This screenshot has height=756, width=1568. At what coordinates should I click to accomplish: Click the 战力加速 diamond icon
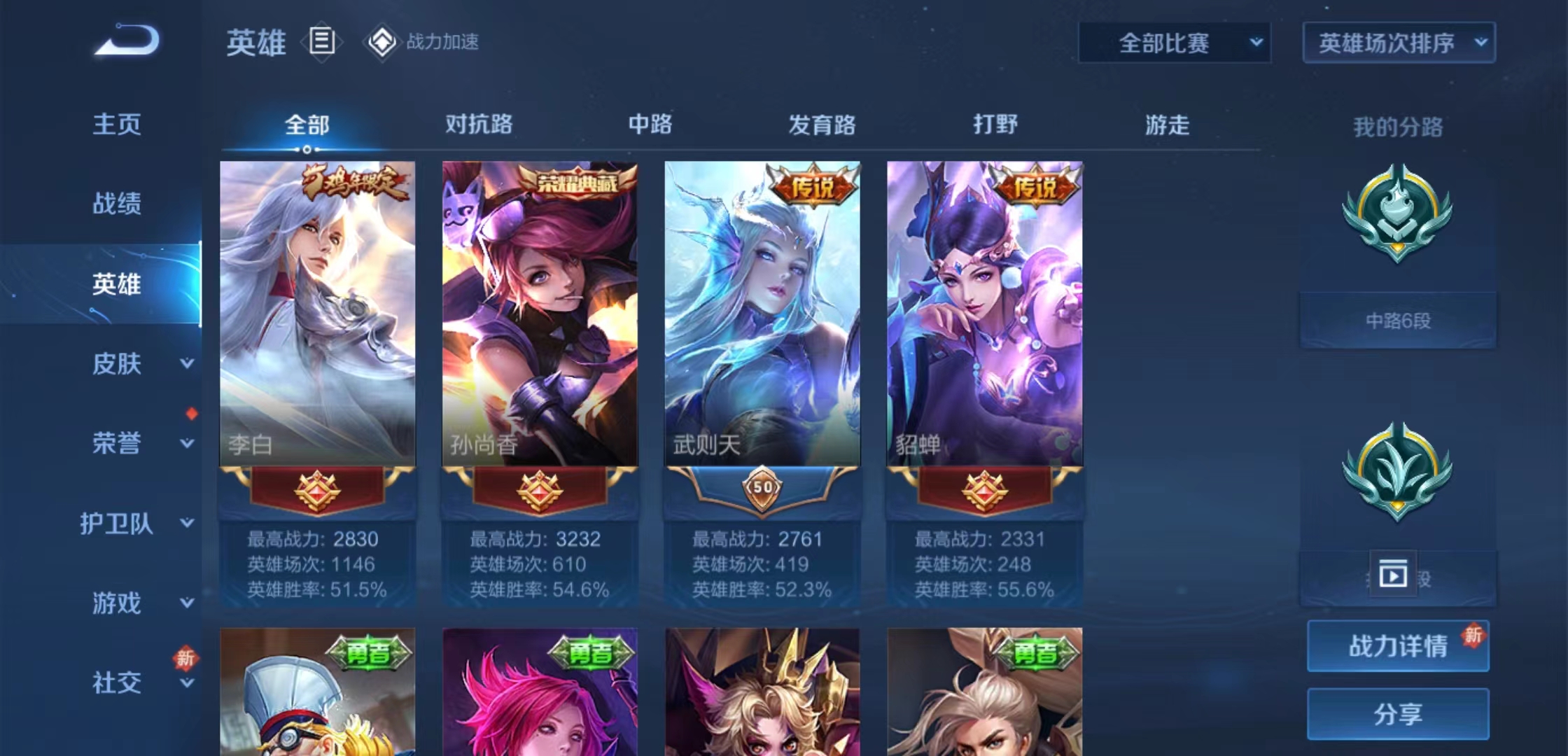tap(381, 42)
